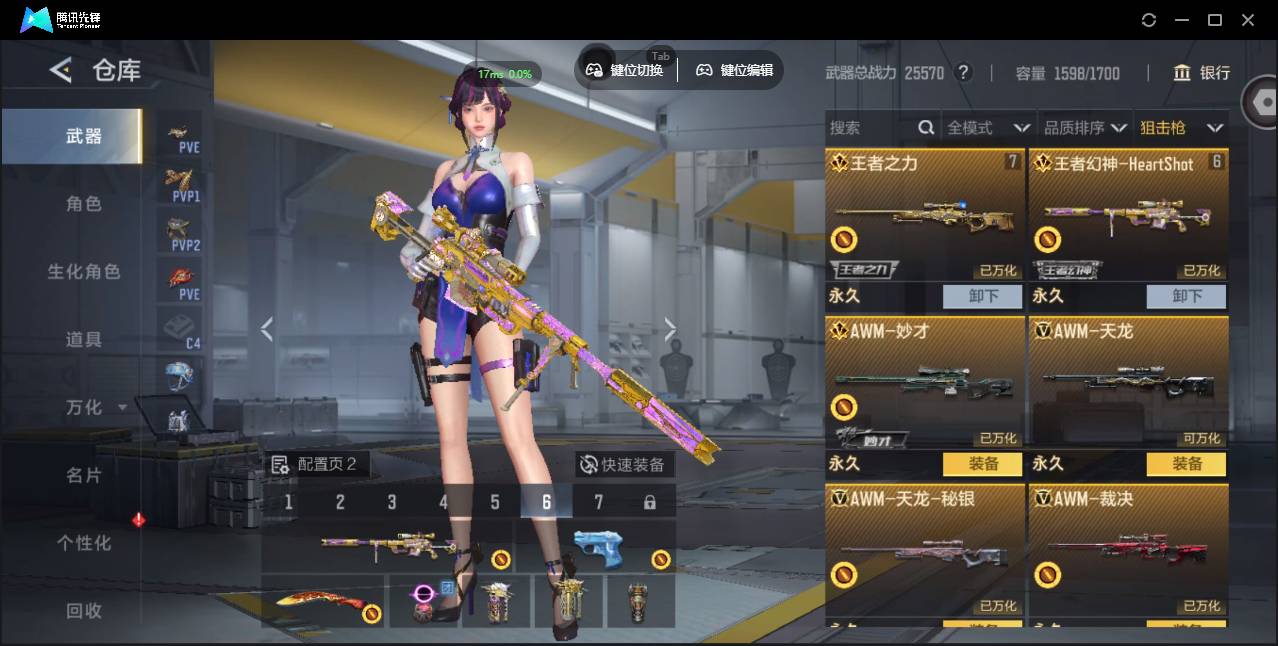This screenshot has width=1278, height=646.
Task: Select the 道具 items tab
Action: (84, 340)
